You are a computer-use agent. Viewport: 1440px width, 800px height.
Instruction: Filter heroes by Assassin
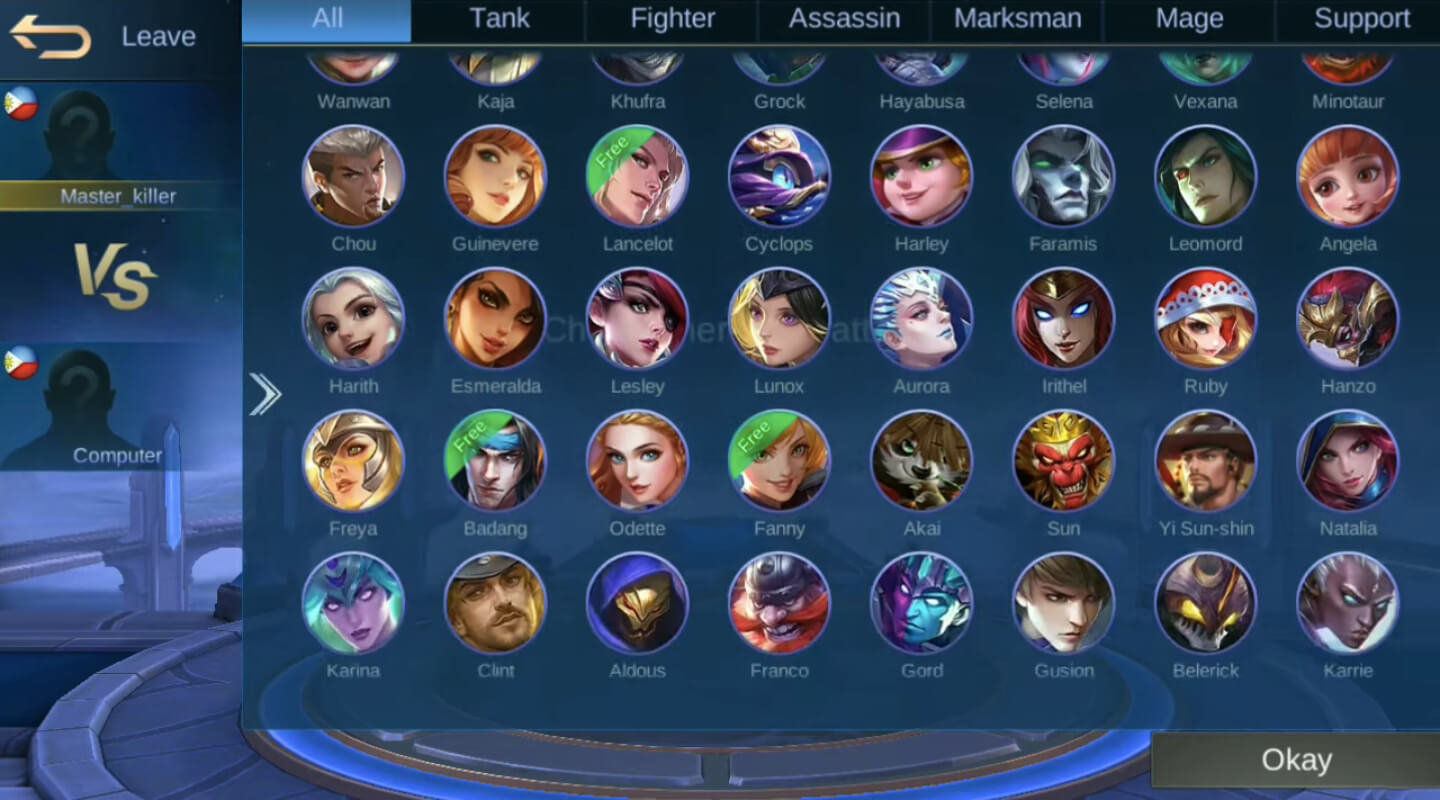(x=843, y=18)
